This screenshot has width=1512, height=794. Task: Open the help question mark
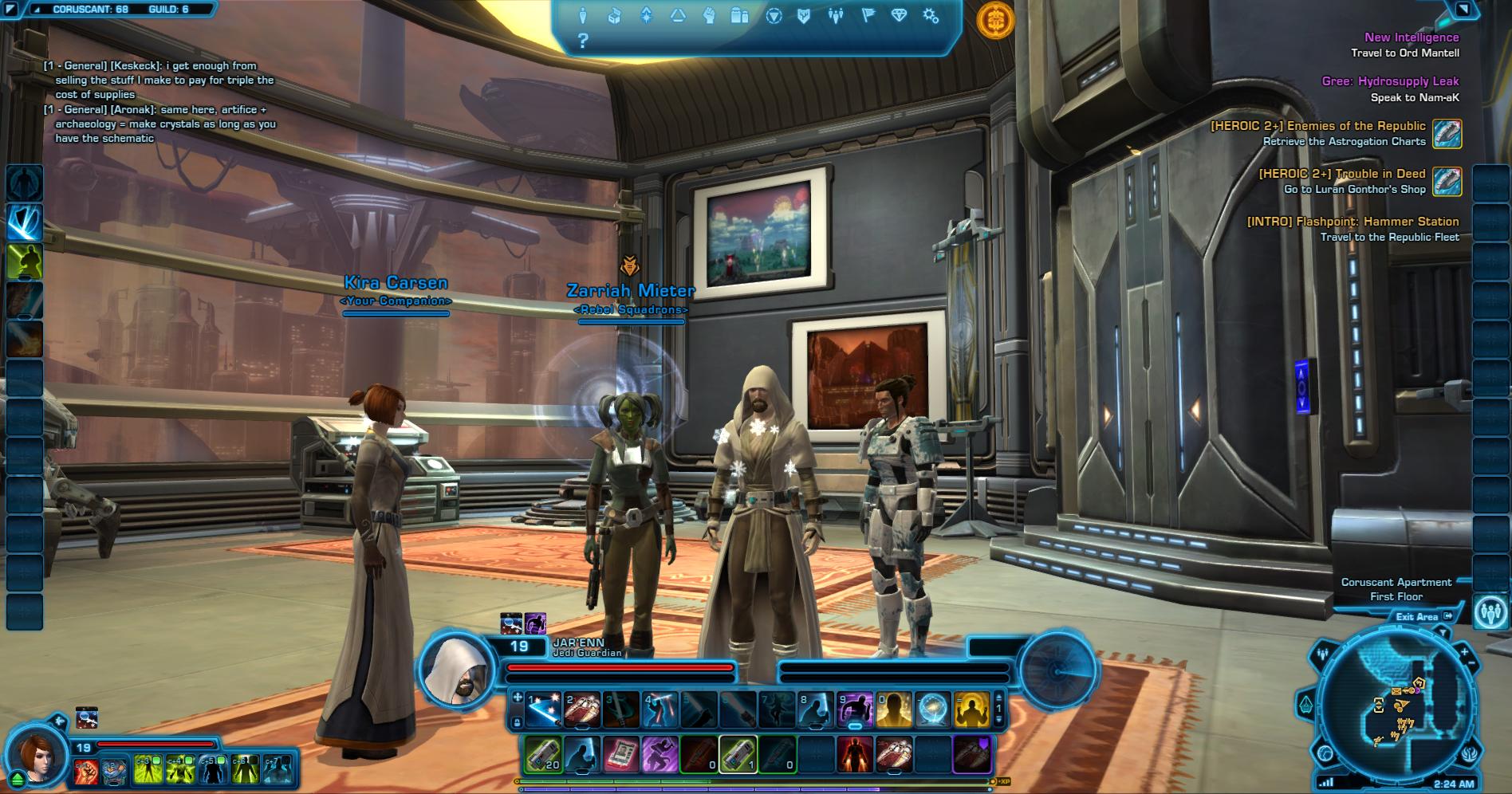pos(583,41)
